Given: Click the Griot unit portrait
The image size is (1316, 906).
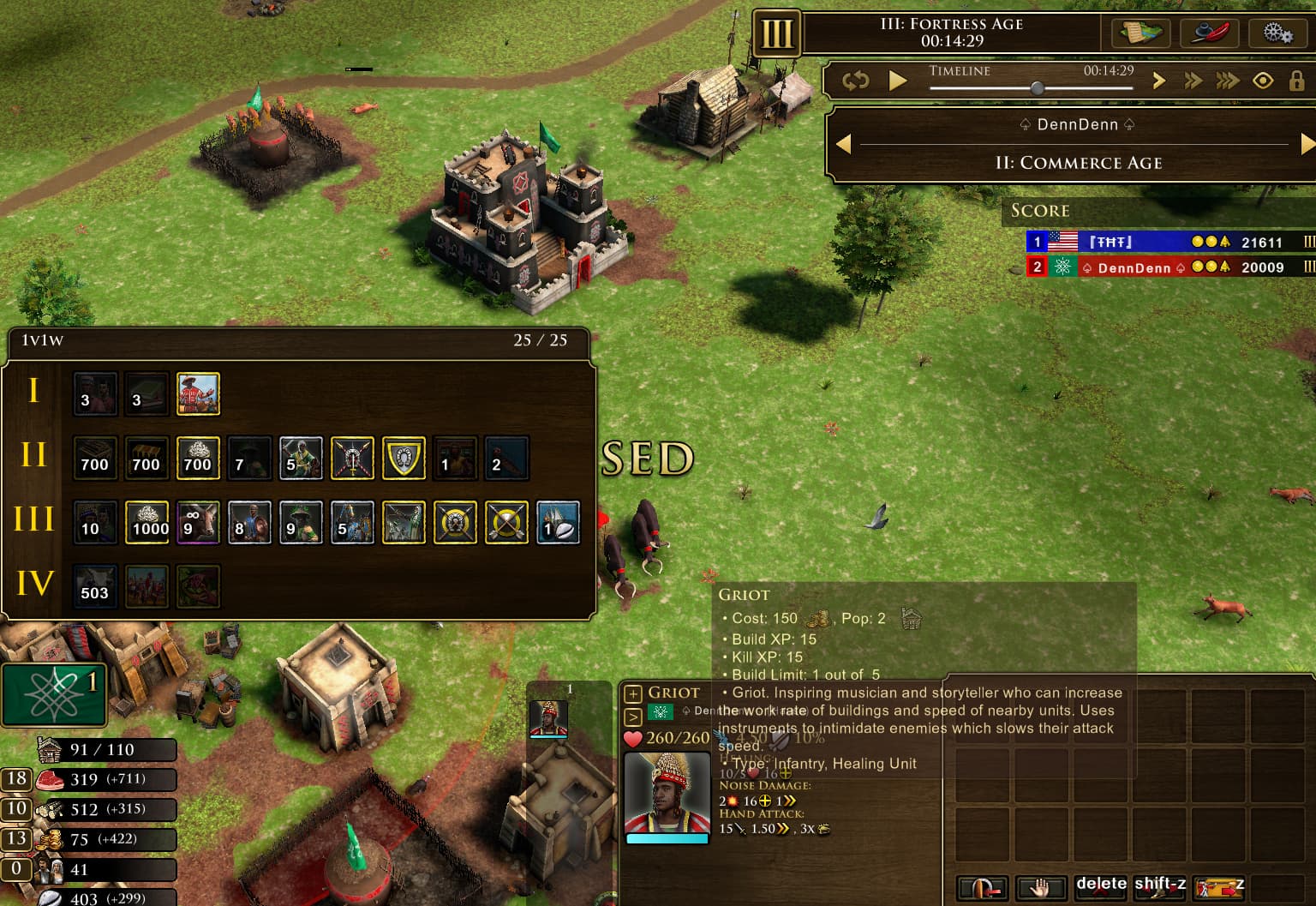Looking at the screenshot, I should click(x=667, y=792).
